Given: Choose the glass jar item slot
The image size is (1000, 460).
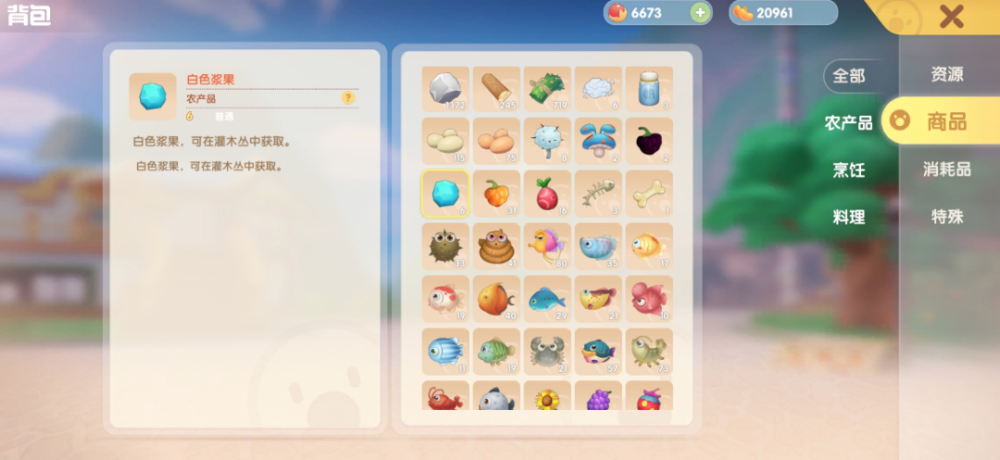Looking at the screenshot, I should 649,90.
